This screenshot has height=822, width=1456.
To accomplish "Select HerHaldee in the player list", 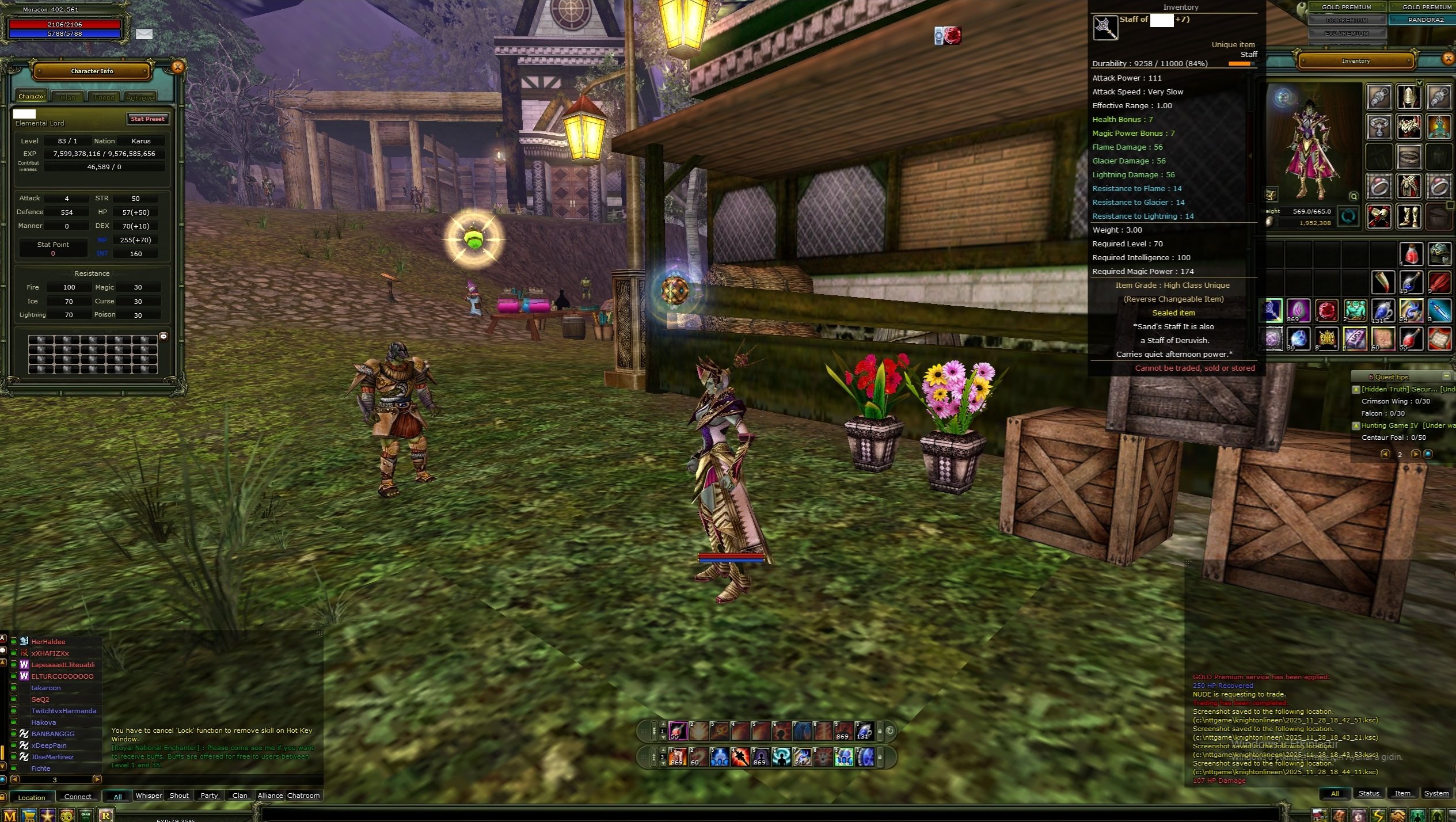I will coord(48,642).
